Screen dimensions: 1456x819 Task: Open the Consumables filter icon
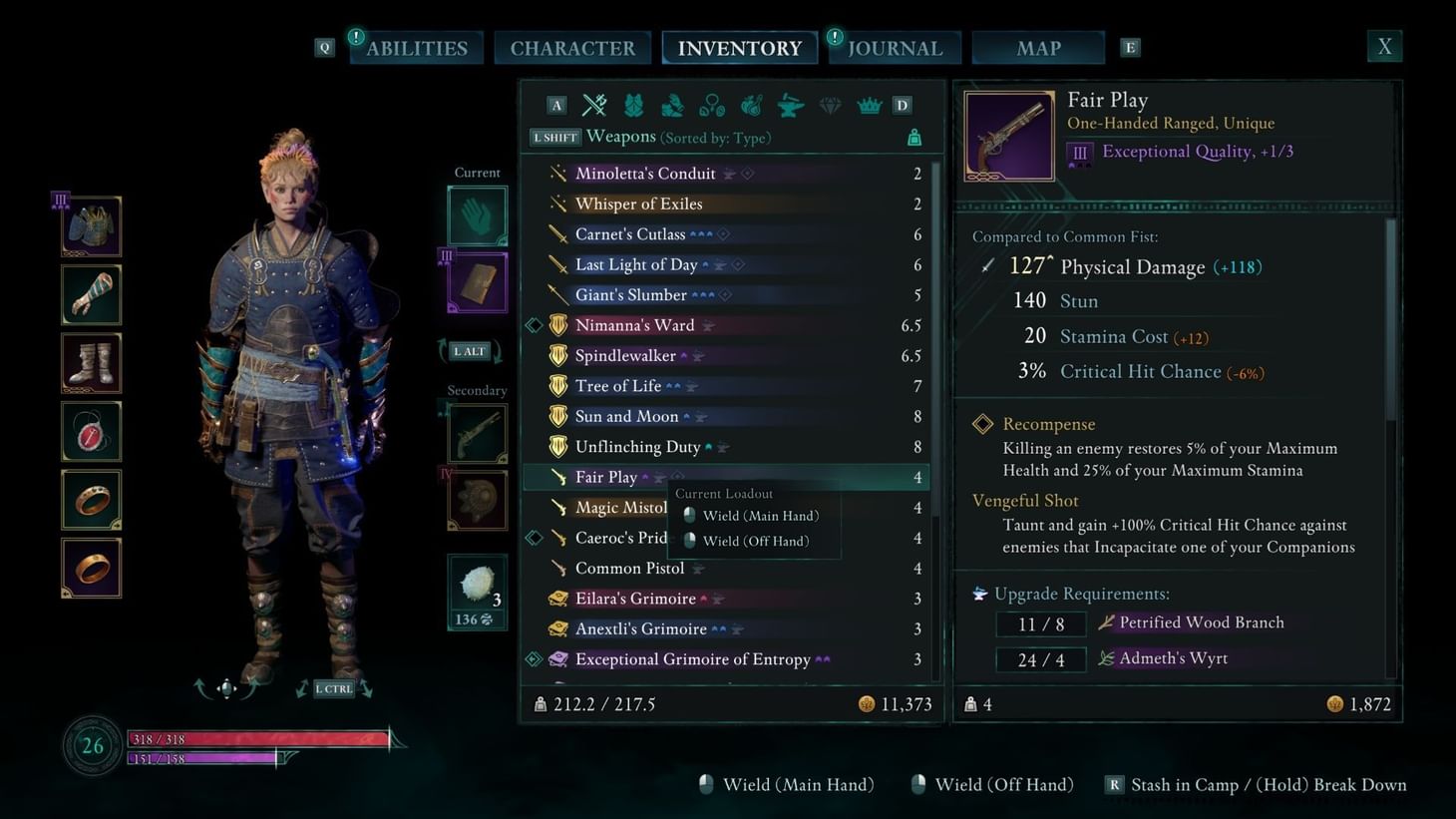(x=751, y=104)
